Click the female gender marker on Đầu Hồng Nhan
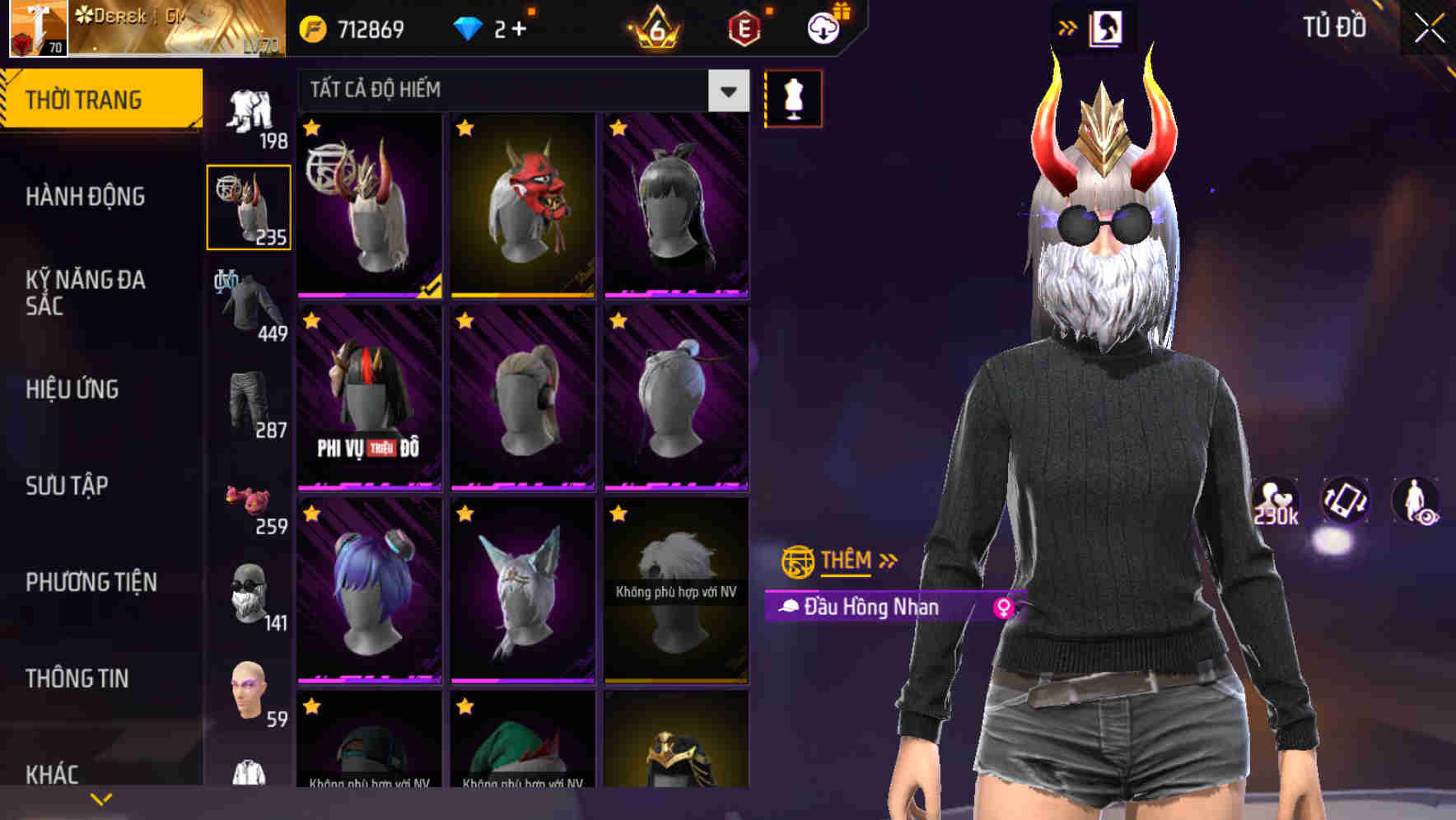Viewport: 1456px width, 820px height. [x=1004, y=608]
